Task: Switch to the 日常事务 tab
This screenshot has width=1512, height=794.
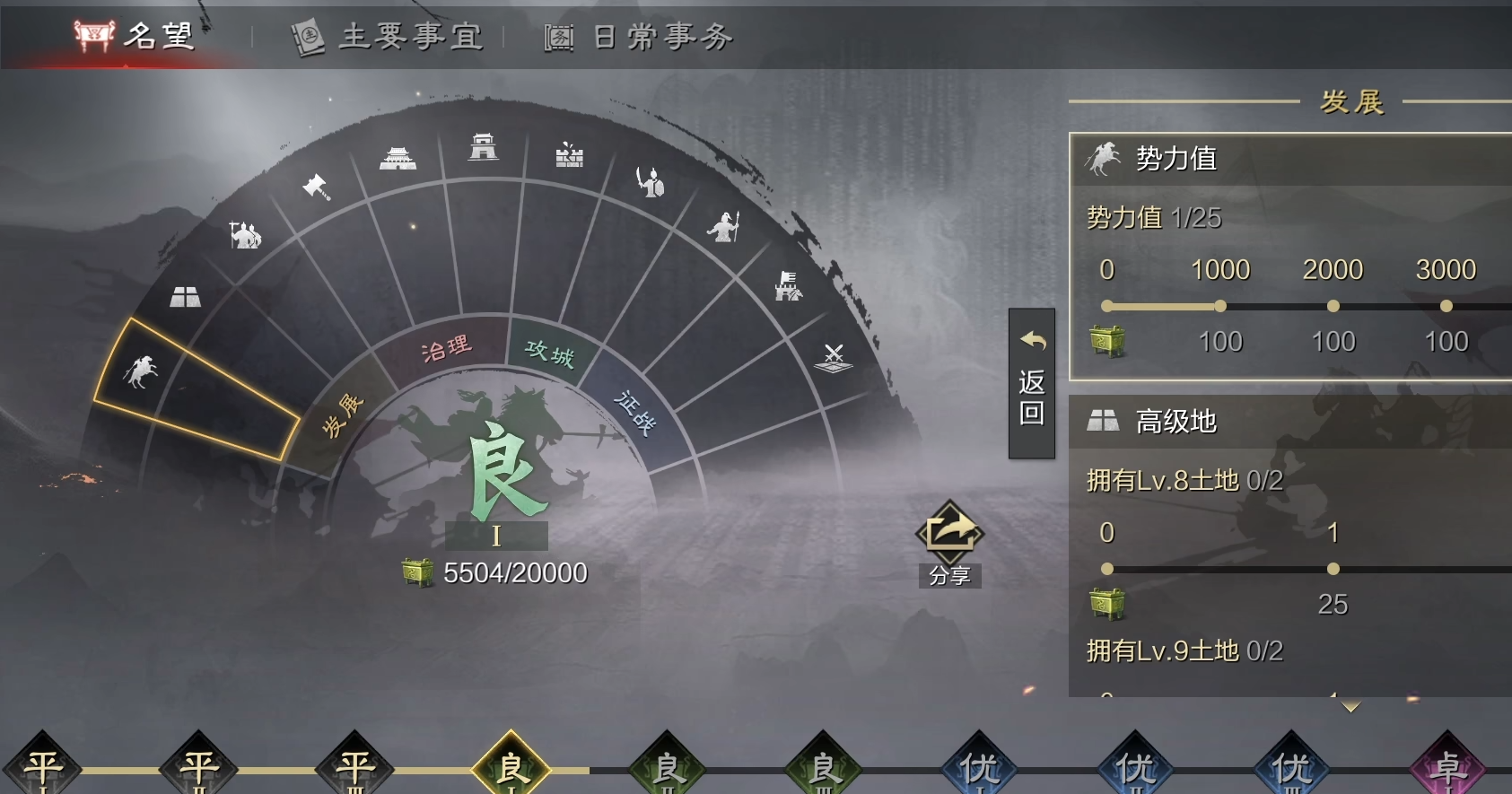Action: tap(639, 37)
